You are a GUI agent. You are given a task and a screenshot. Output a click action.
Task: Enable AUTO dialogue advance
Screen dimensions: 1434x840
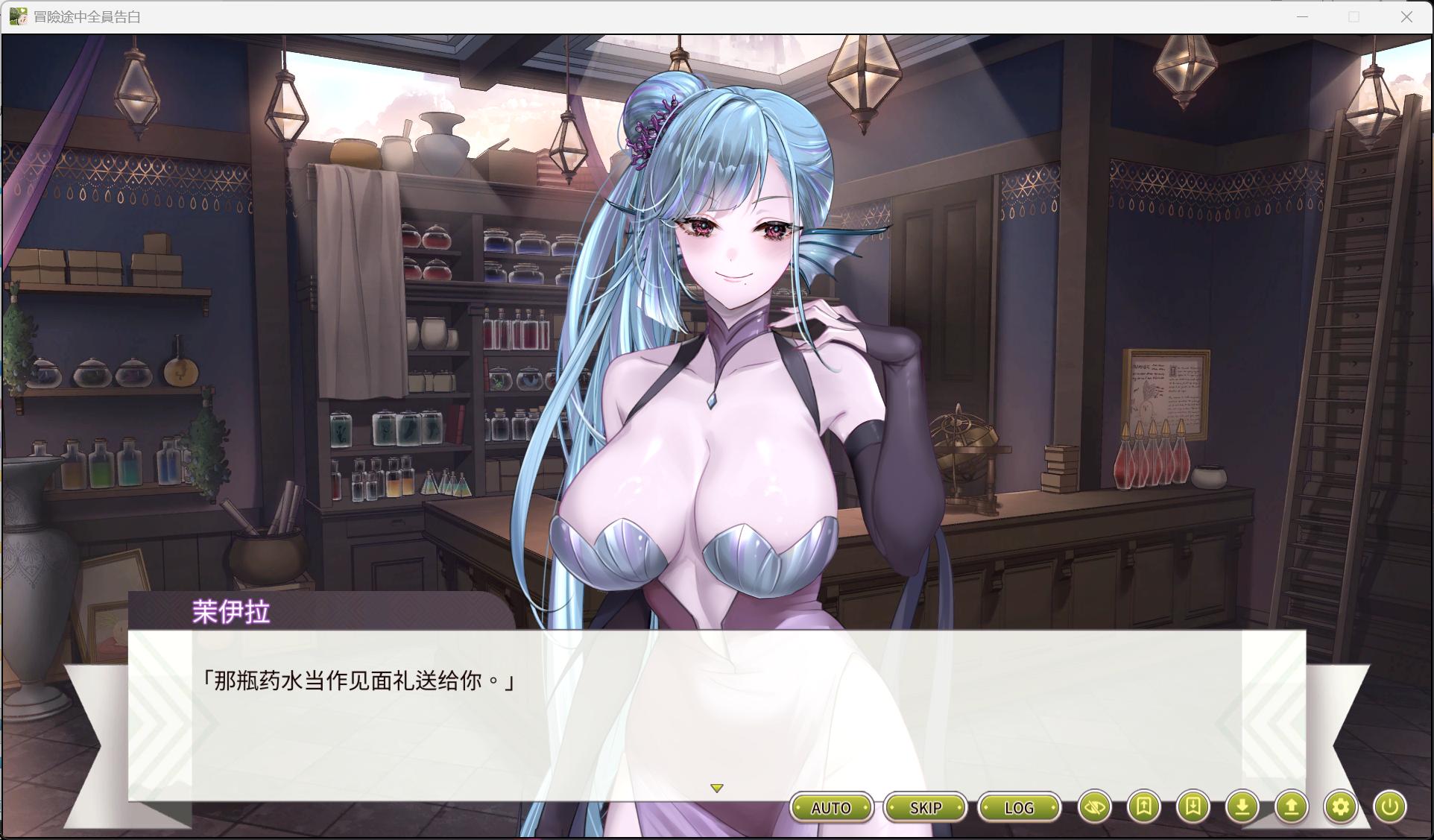[831, 808]
